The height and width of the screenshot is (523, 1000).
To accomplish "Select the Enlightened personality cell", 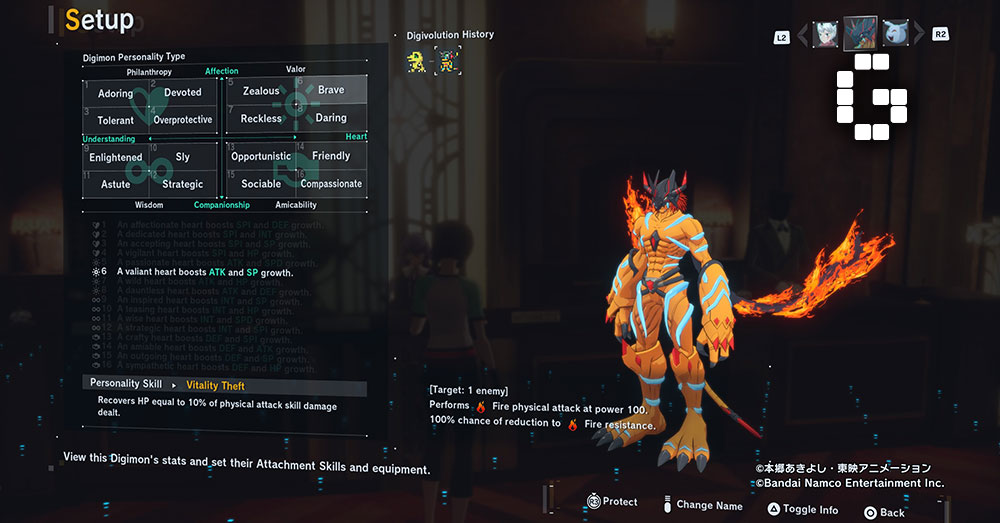I will [116, 157].
